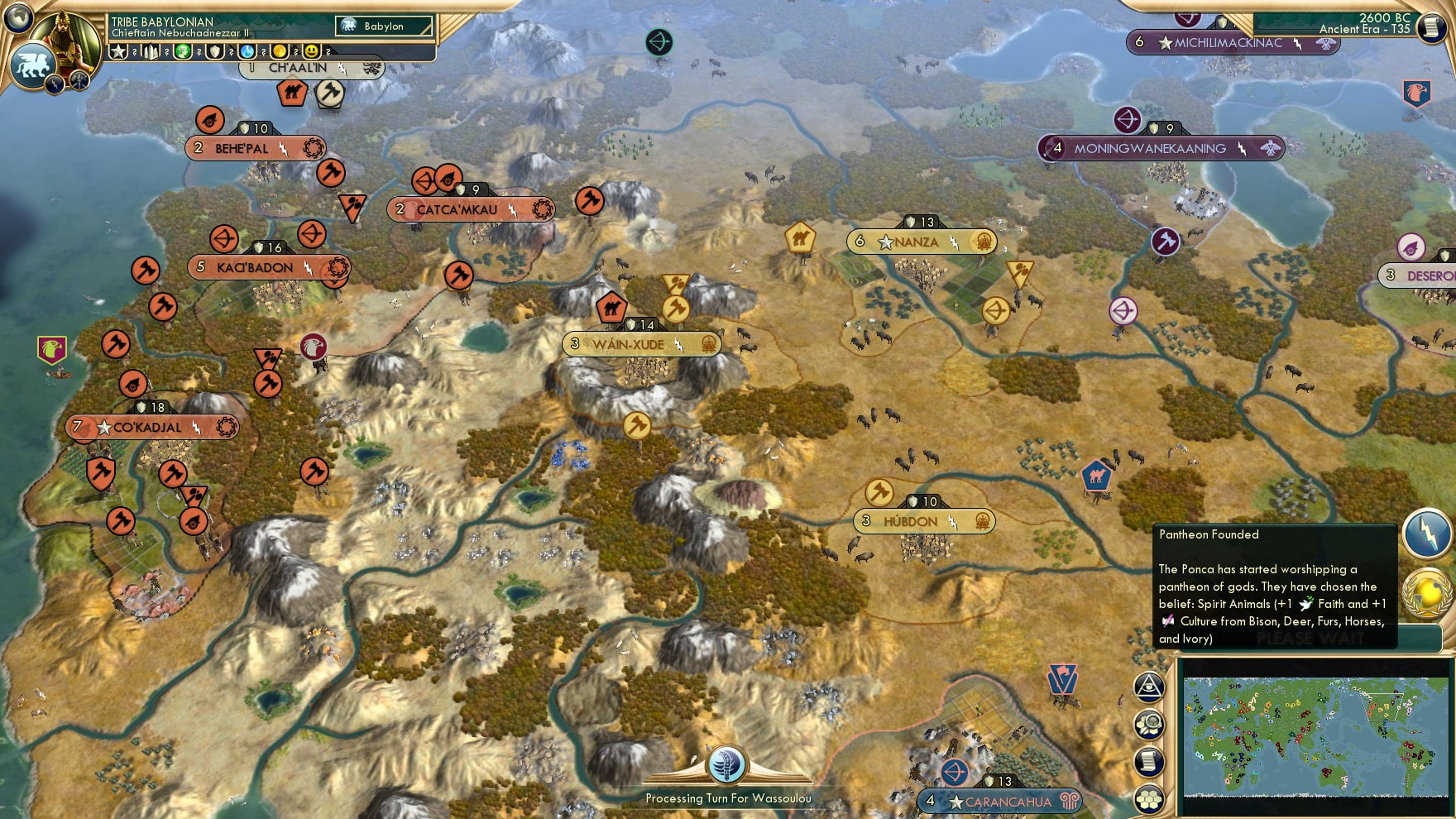The width and height of the screenshot is (1456, 819).
Task: Click the happiness smiley icon in the top bar
Action: coord(311,52)
